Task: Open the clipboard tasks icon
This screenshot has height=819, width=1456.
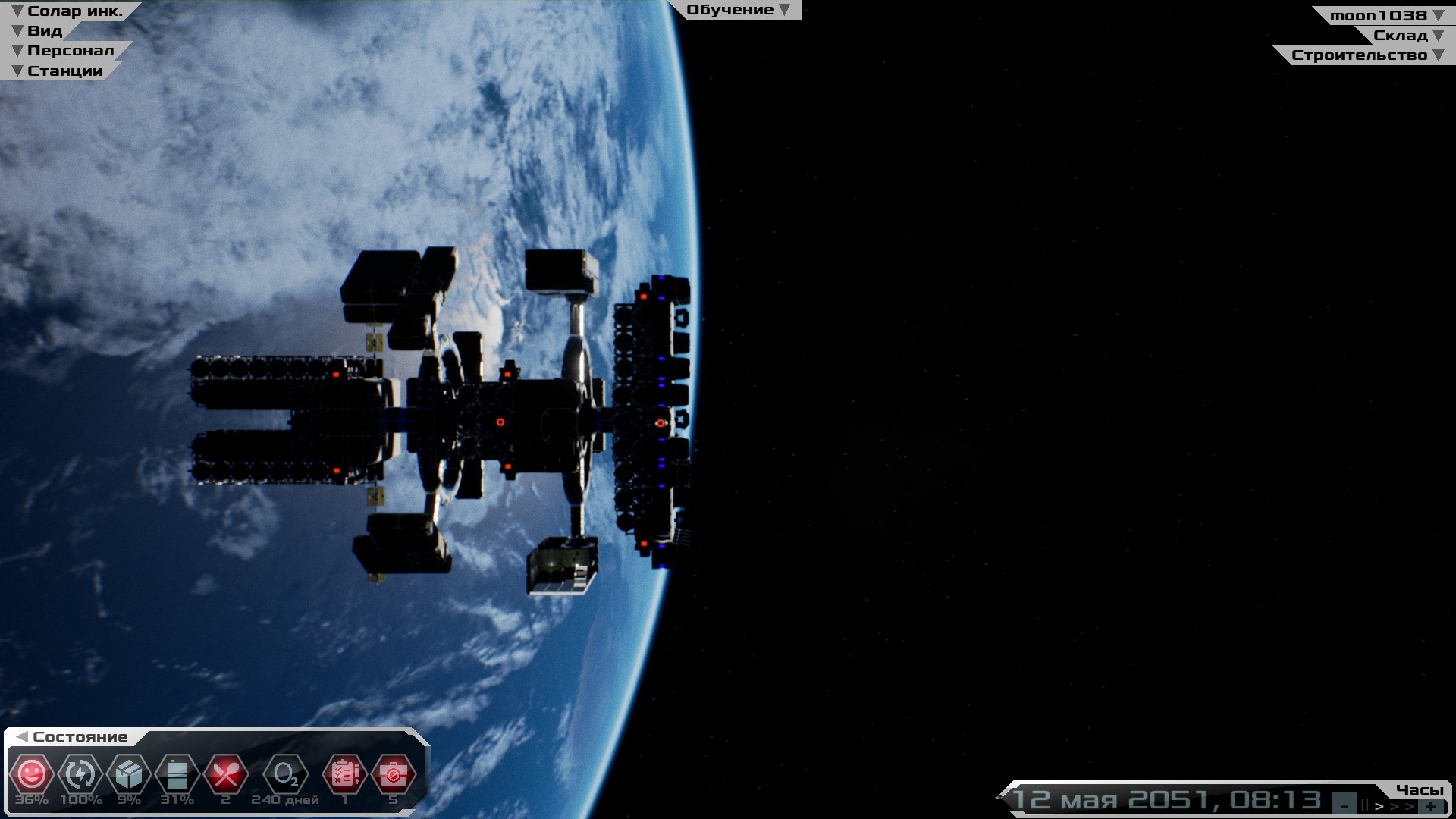Action: pos(345,774)
